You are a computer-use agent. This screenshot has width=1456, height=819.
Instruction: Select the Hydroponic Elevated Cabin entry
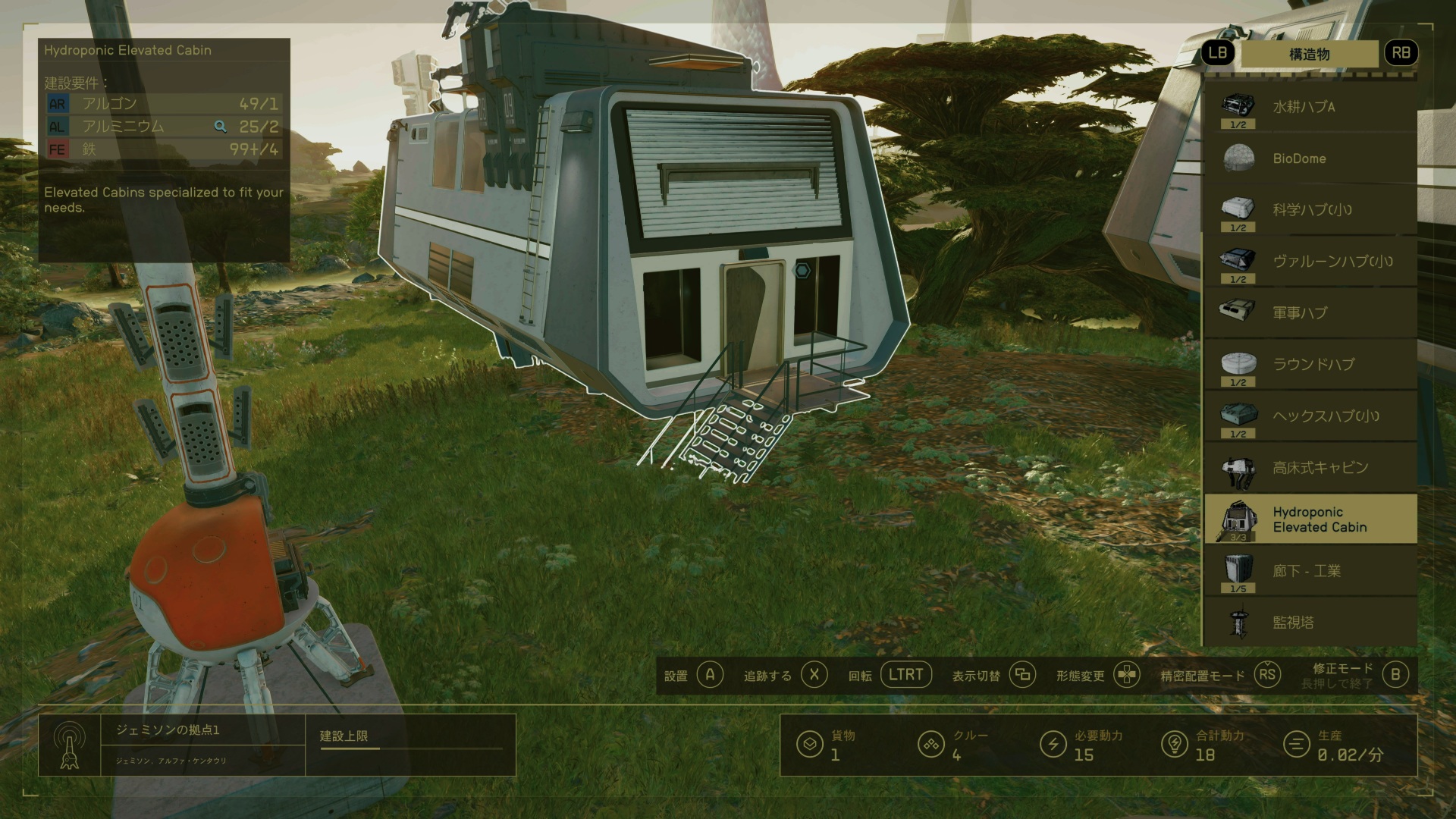(x=1310, y=519)
